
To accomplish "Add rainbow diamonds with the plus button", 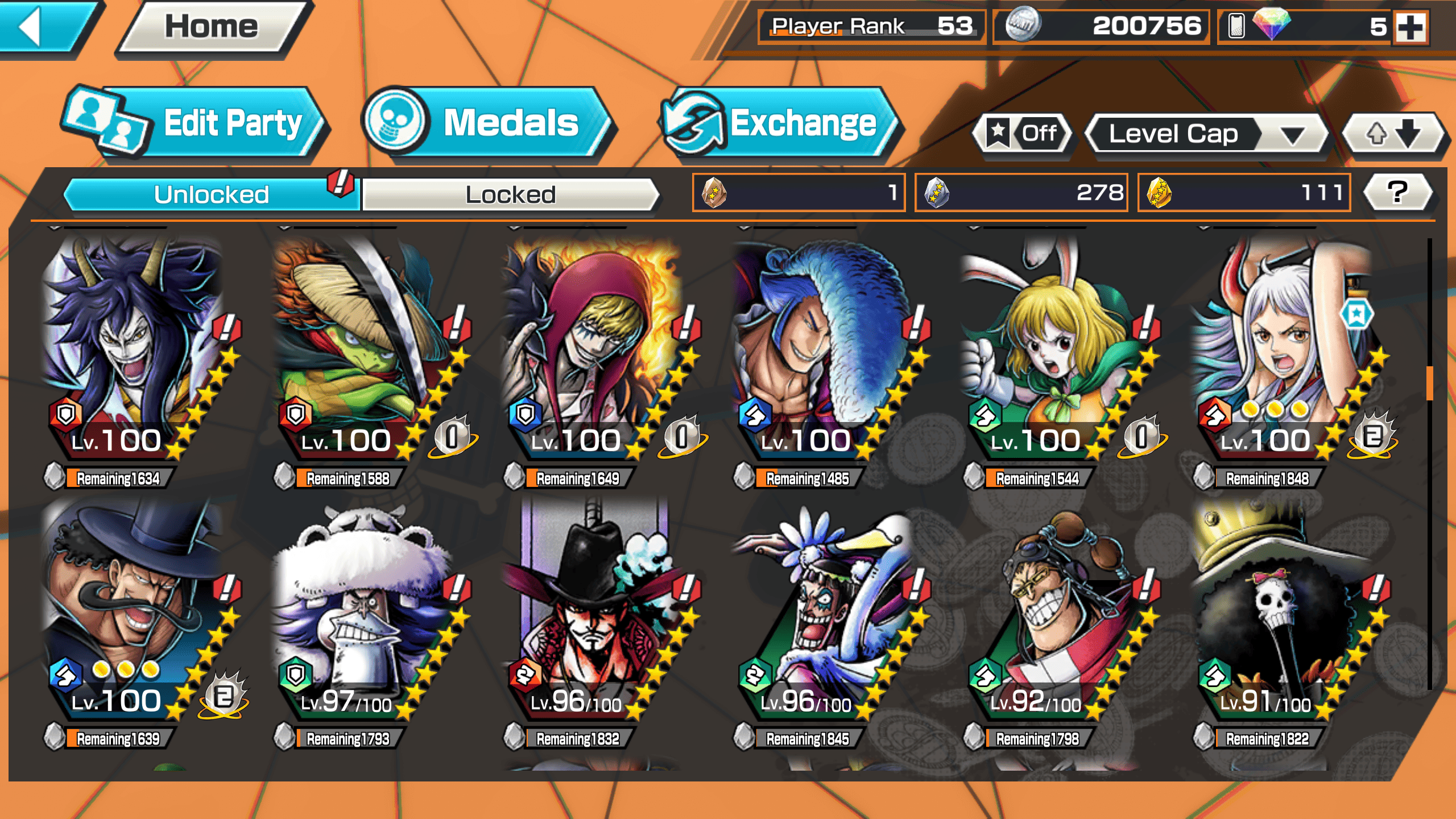I will (x=1412, y=26).
